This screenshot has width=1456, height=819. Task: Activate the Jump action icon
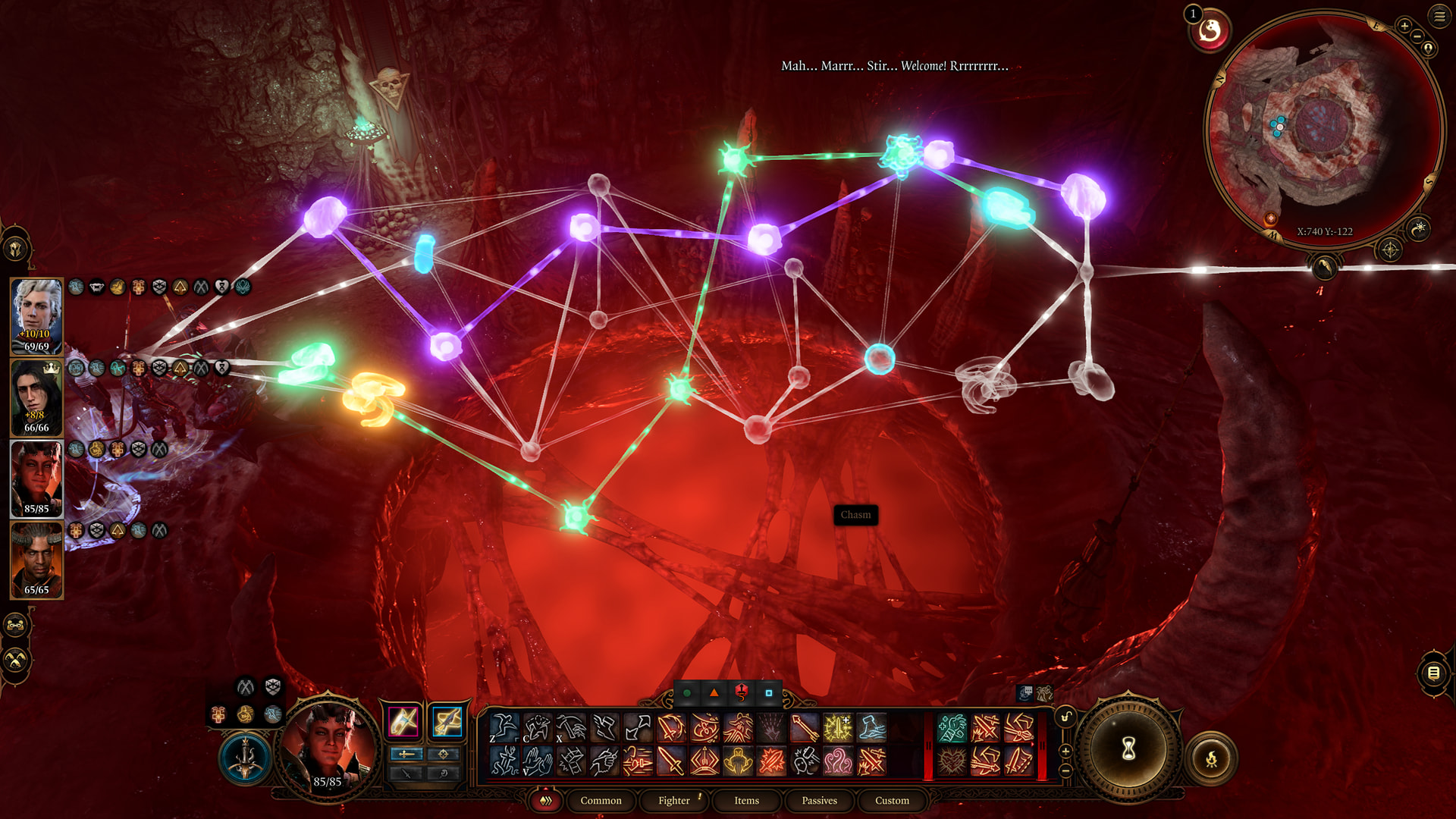pyautogui.click(x=504, y=728)
